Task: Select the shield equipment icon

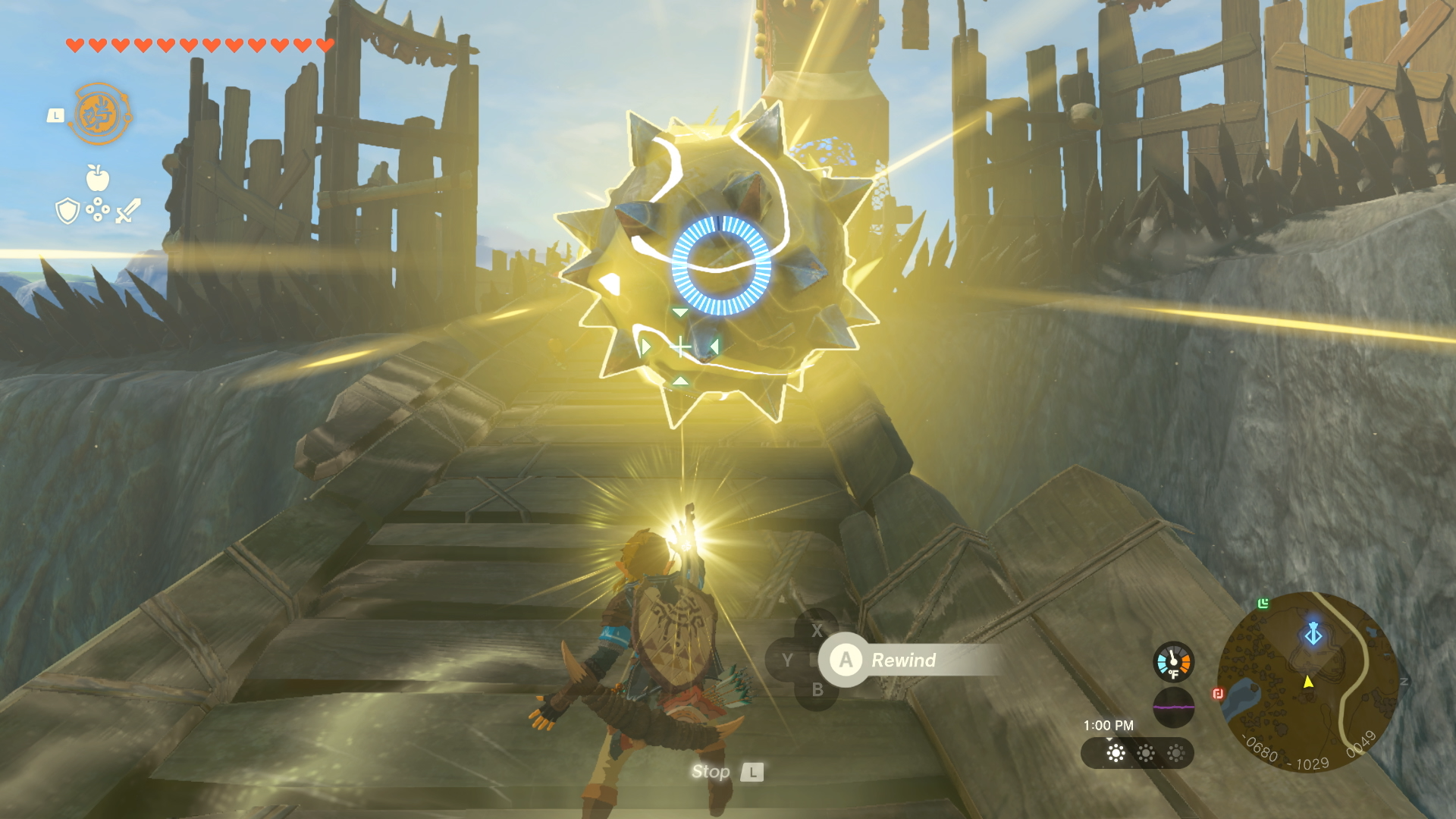Action: click(x=67, y=211)
